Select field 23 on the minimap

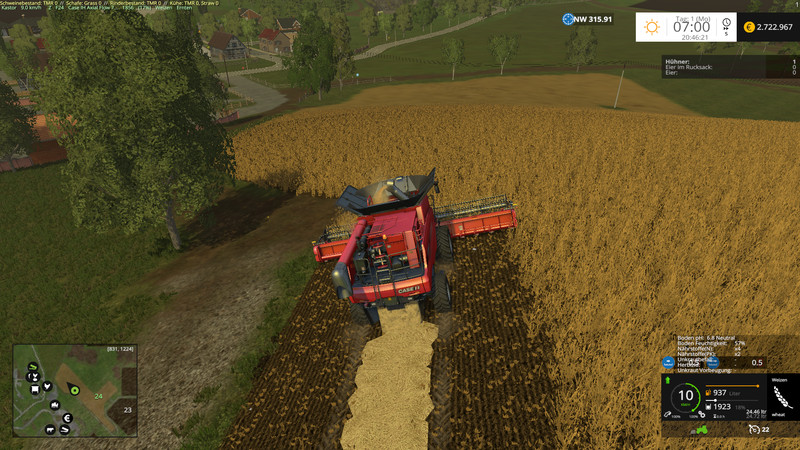coord(127,409)
